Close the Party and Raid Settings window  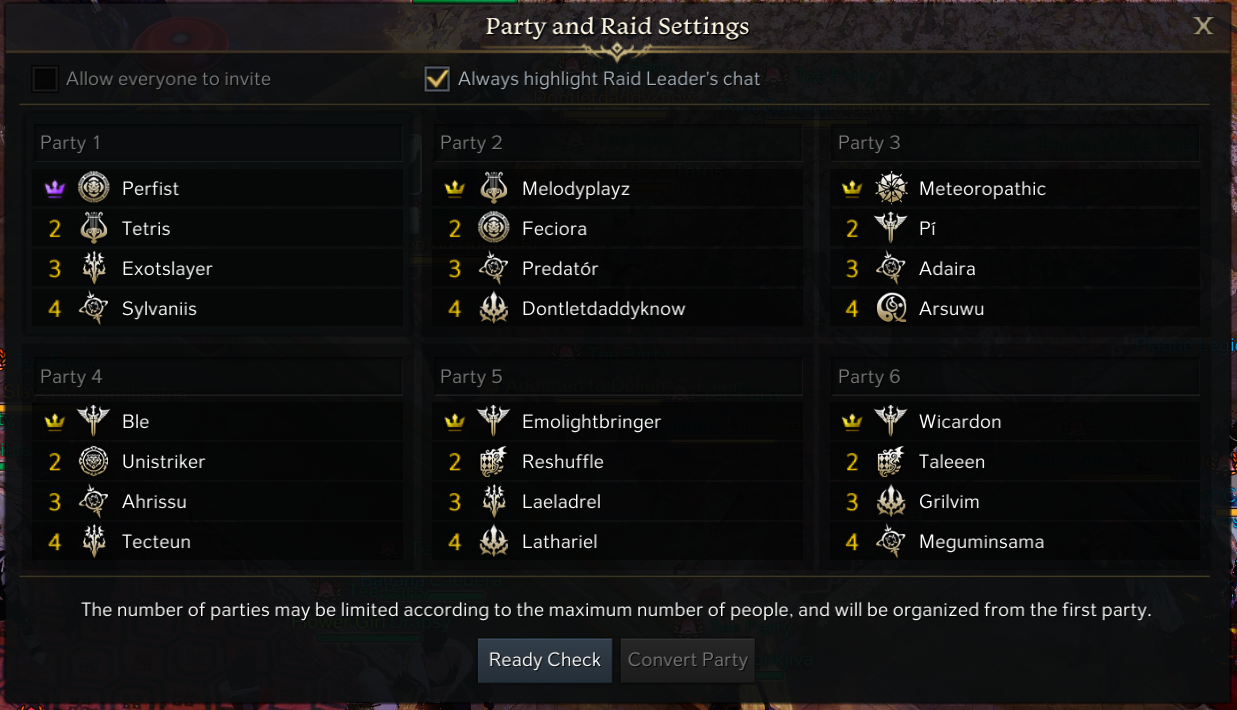(1203, 26)
